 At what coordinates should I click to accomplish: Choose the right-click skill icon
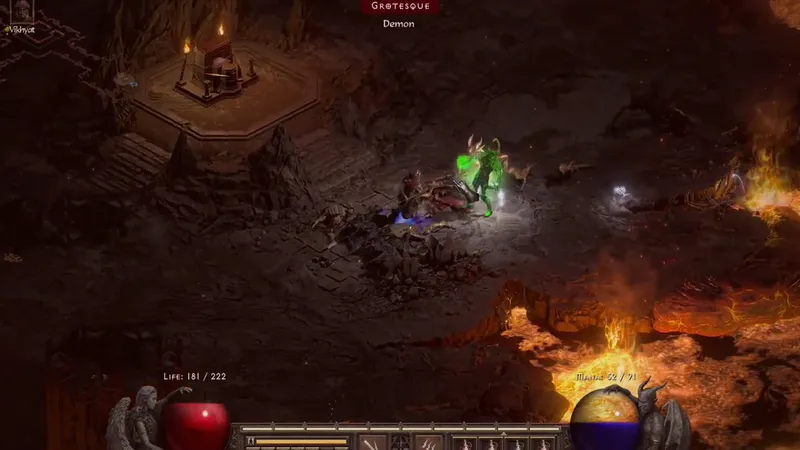tap(429, 442)
